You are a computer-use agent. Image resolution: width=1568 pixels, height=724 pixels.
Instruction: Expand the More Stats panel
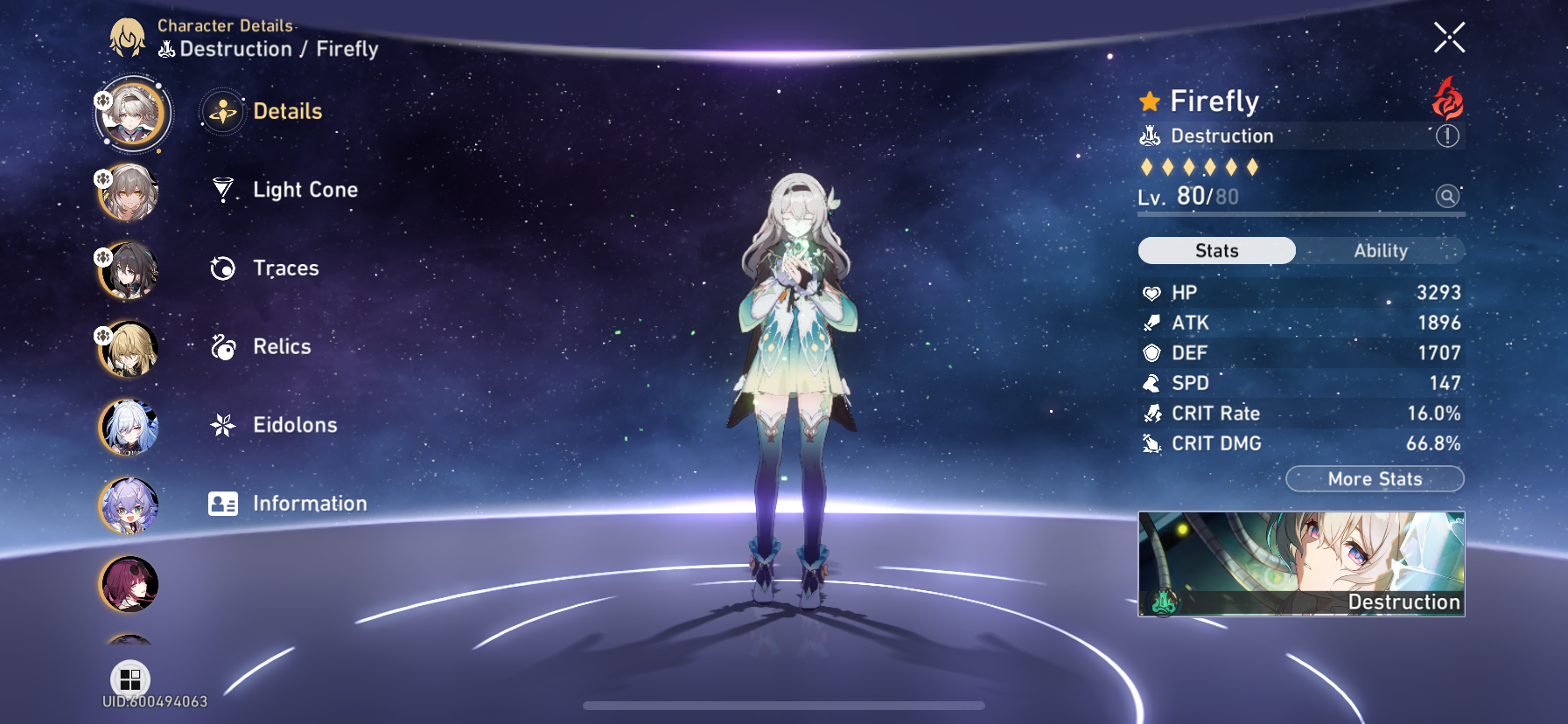pos(1375,479)
